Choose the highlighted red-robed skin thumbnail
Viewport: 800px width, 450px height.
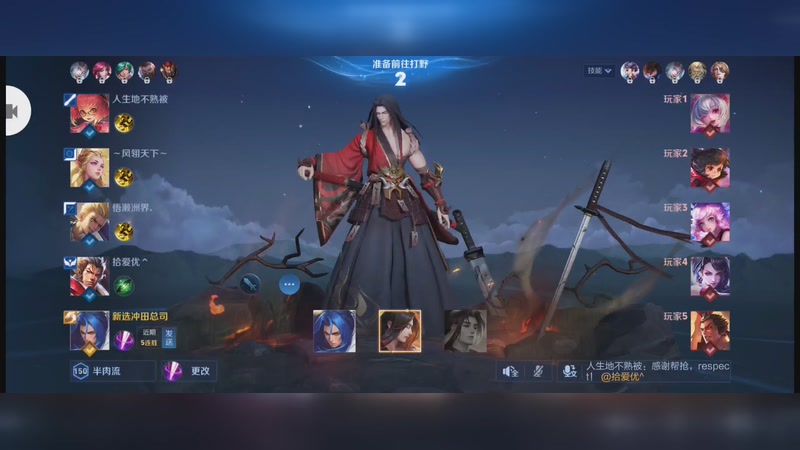400,331
